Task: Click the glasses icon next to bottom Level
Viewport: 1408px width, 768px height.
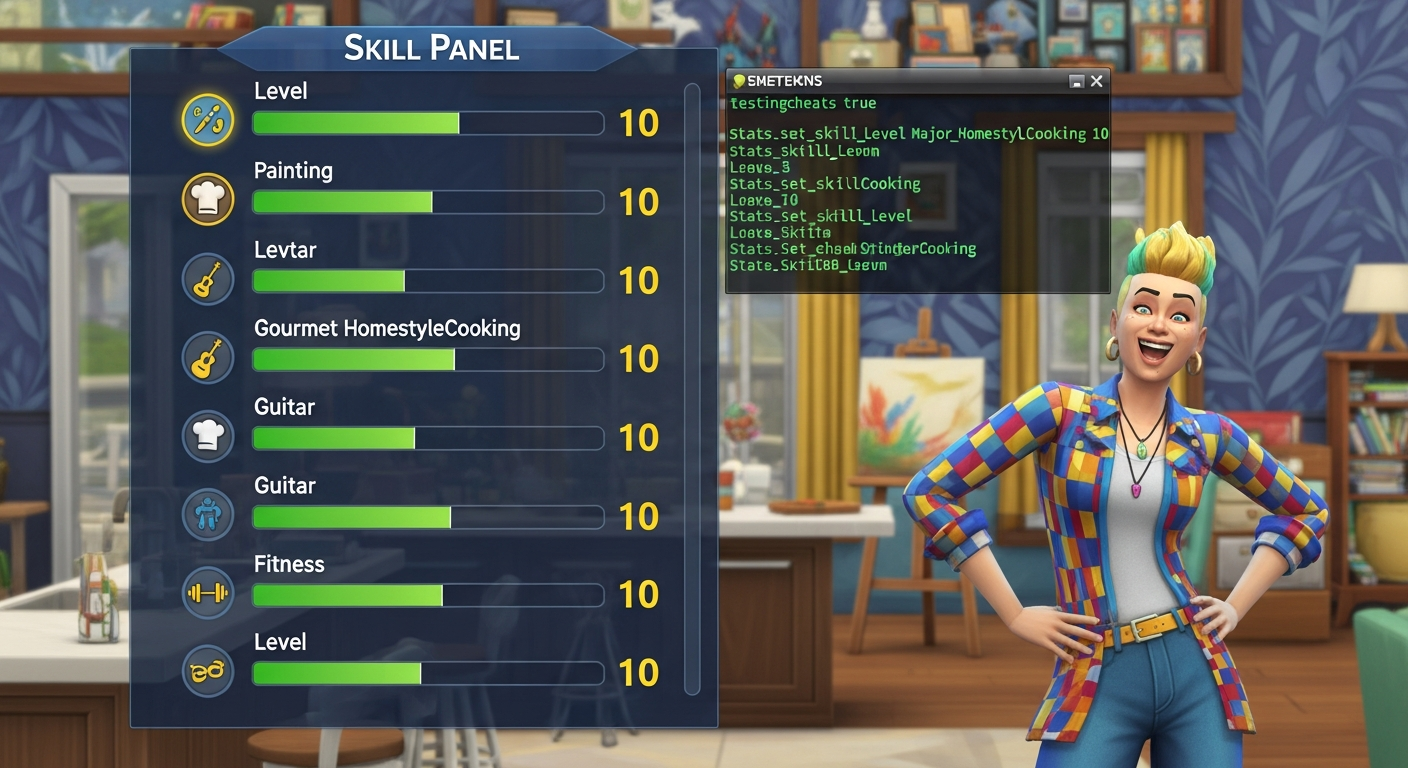Action: pyautogui.click(x=207, y=671)
